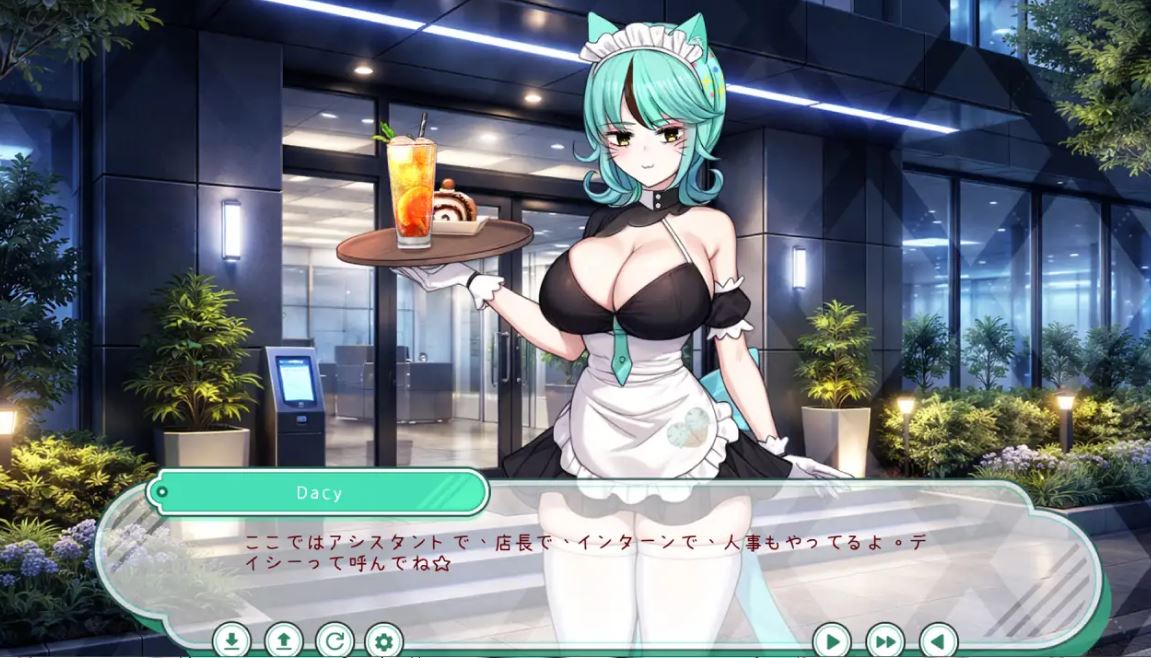Screen dimensions: 1151x658
Task: Go back using the left-pointing triangle button
Action: click(x=937, y=640)
